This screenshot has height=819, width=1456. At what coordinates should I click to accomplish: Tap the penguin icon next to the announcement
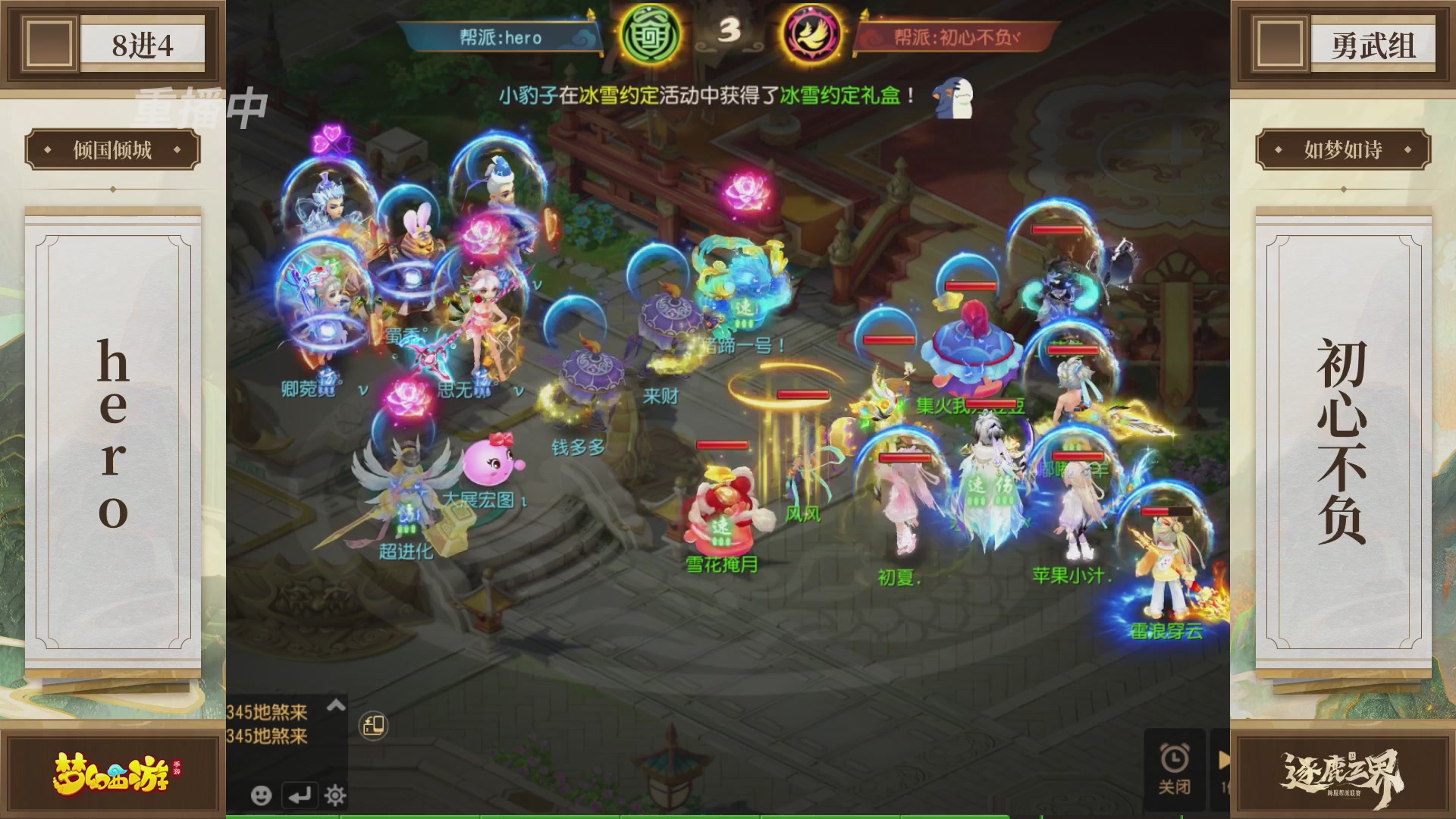coord(954,97)
